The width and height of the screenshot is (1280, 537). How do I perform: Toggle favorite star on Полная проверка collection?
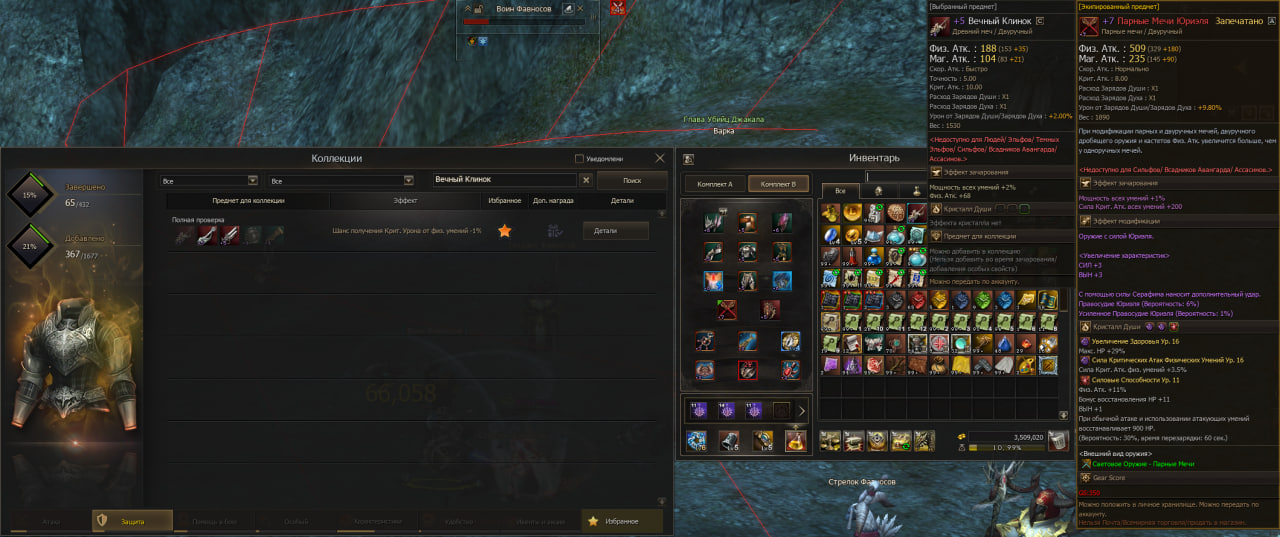pos(505,231)
